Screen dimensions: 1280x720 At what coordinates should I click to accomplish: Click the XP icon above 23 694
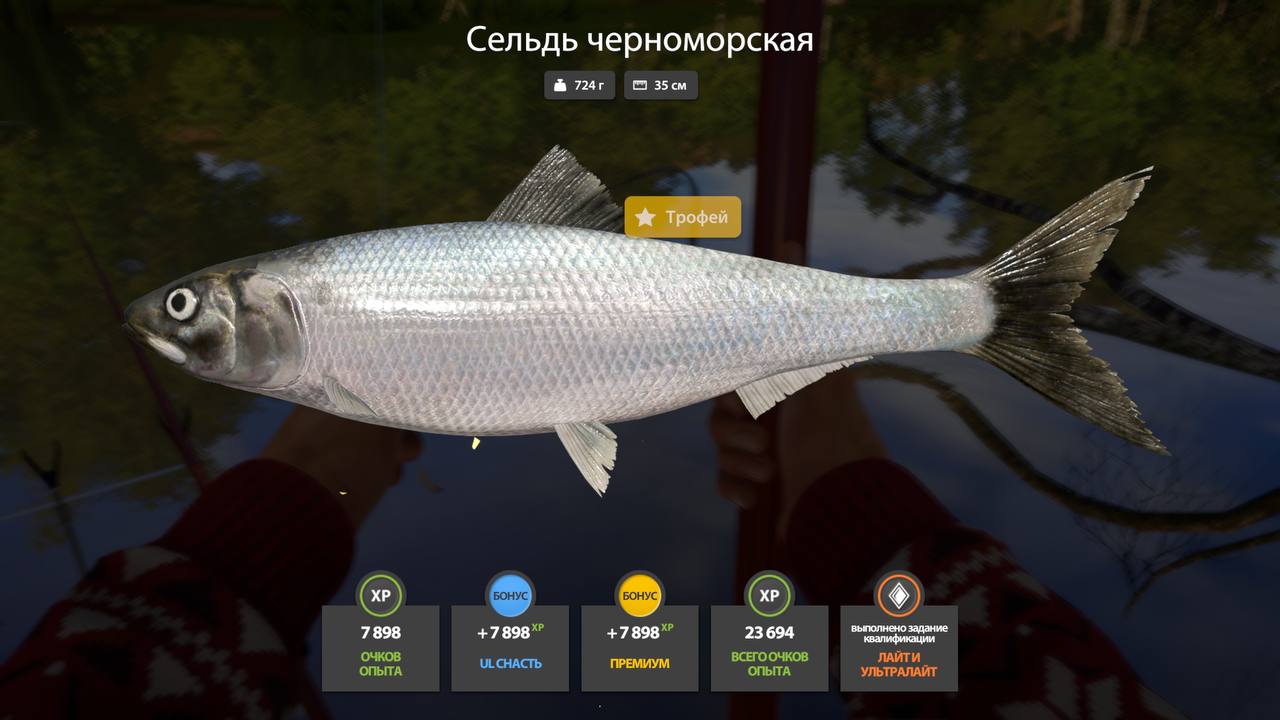[769, 595]
